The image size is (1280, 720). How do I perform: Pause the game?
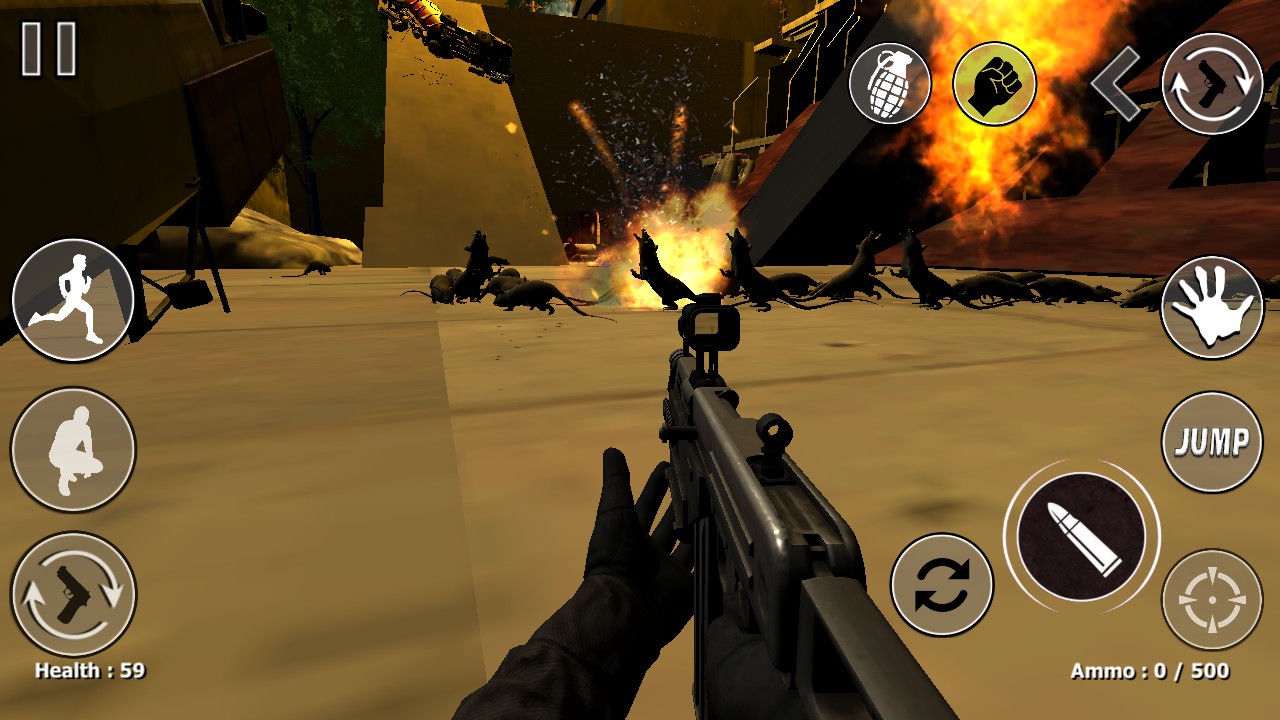point(49,49)
